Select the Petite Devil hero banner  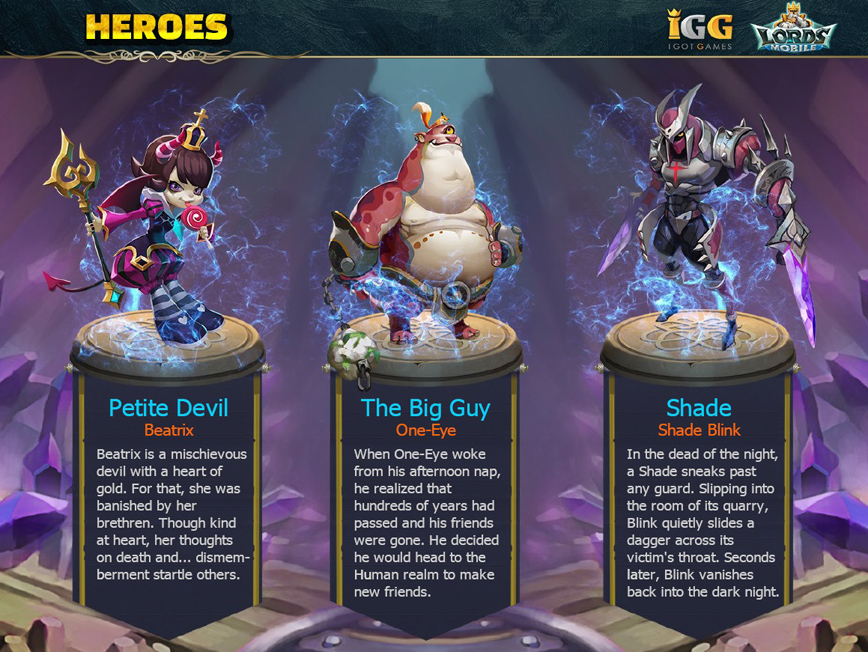168,490
